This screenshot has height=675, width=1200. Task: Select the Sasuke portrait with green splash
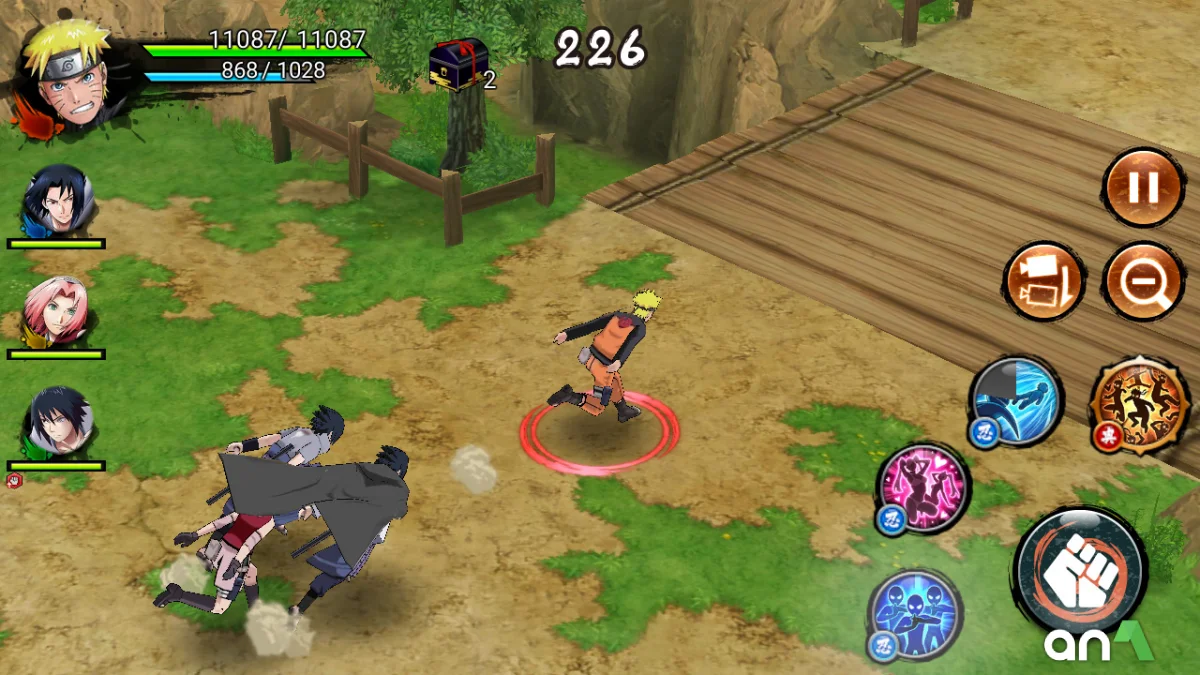[57, 423]
